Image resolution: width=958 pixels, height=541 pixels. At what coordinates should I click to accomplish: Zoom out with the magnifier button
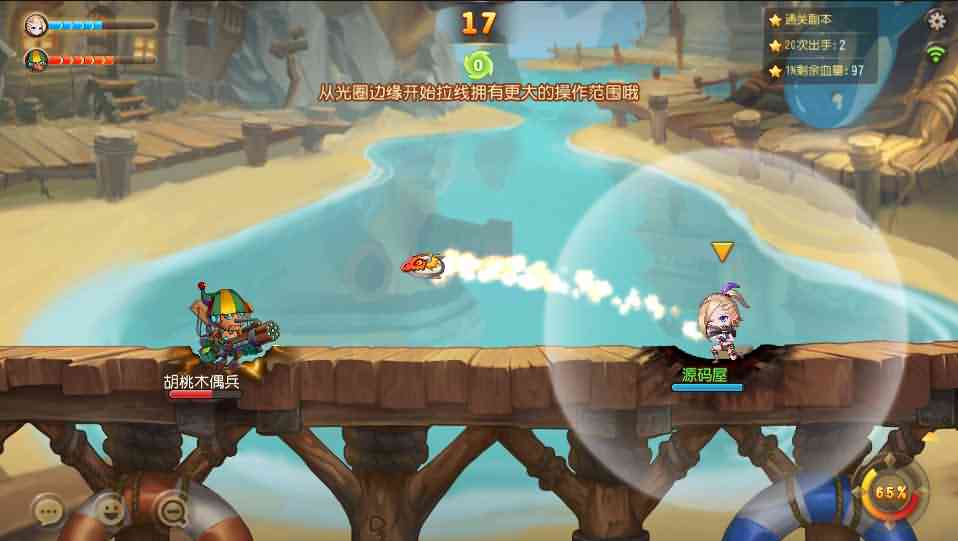coord(172,511)
